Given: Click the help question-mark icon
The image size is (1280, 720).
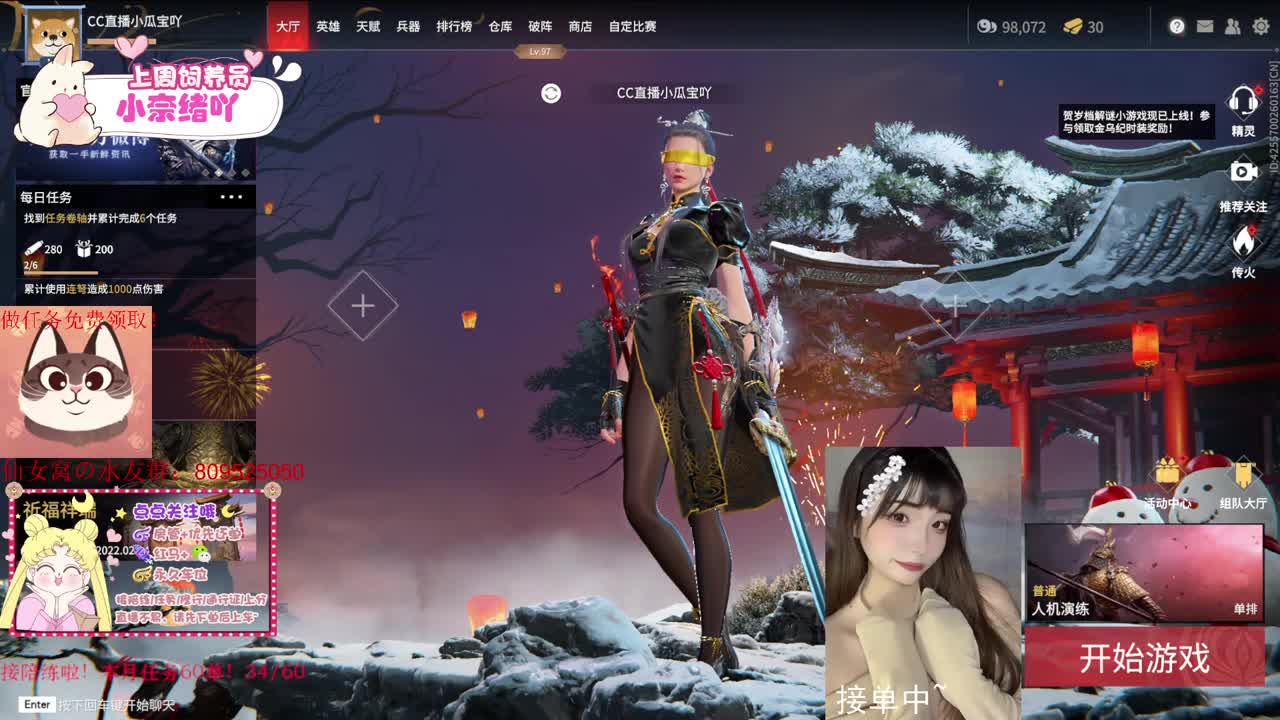Looking at the screenshot, I should coord(1176,27).
